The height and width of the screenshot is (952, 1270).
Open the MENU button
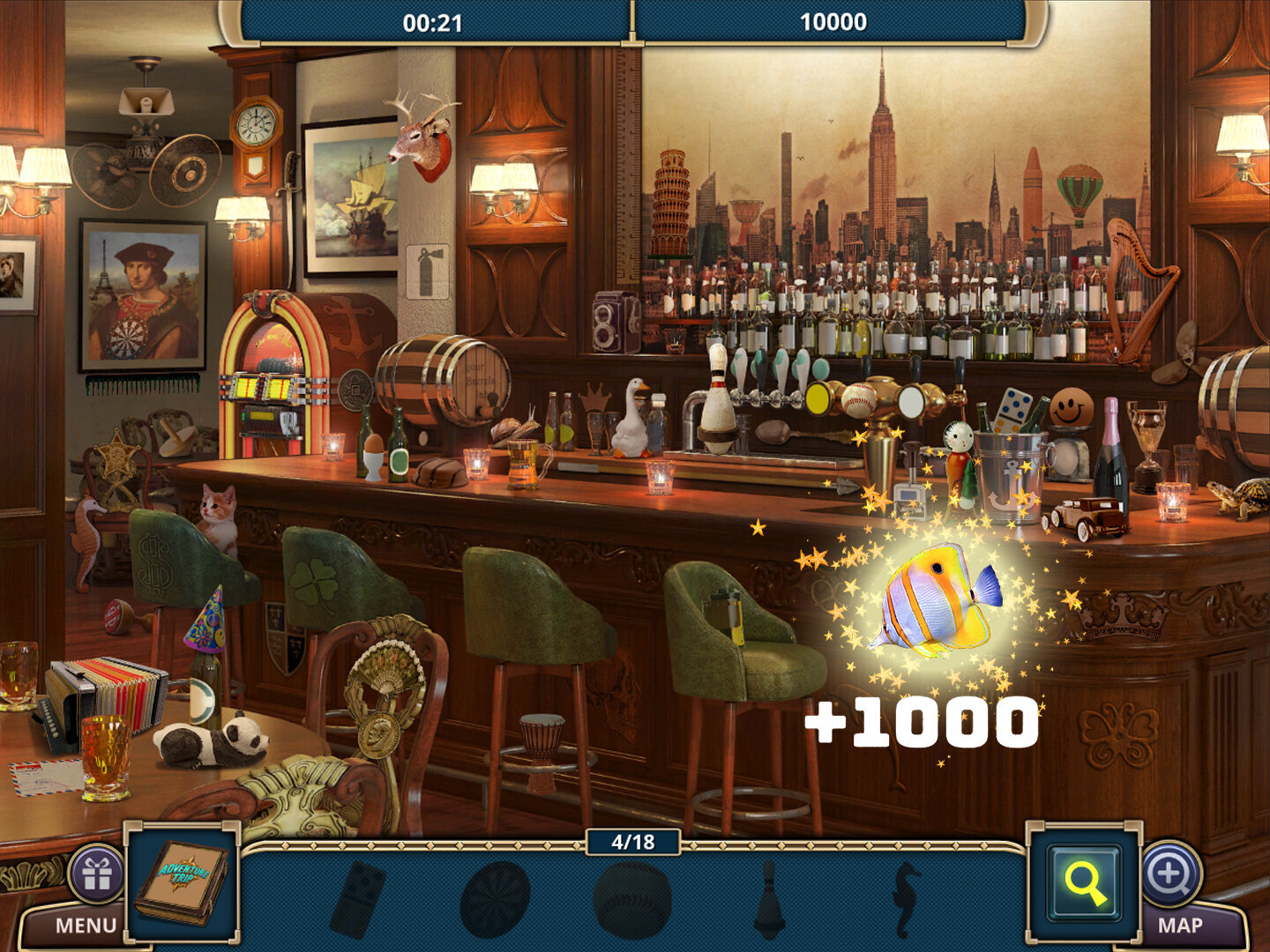click(84, 926)
